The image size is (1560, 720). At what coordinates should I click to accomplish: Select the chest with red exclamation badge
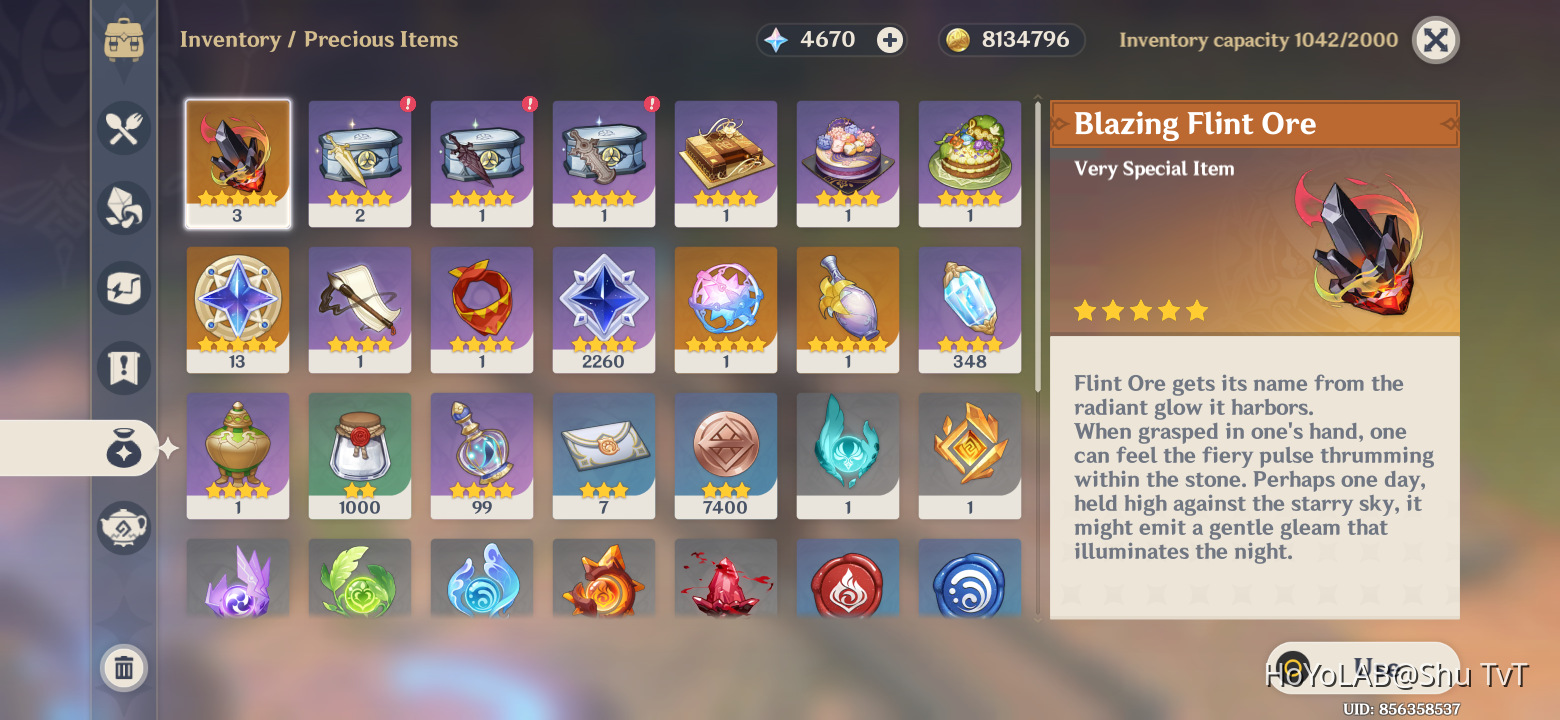pyautogui.click(x=360, y=163)
